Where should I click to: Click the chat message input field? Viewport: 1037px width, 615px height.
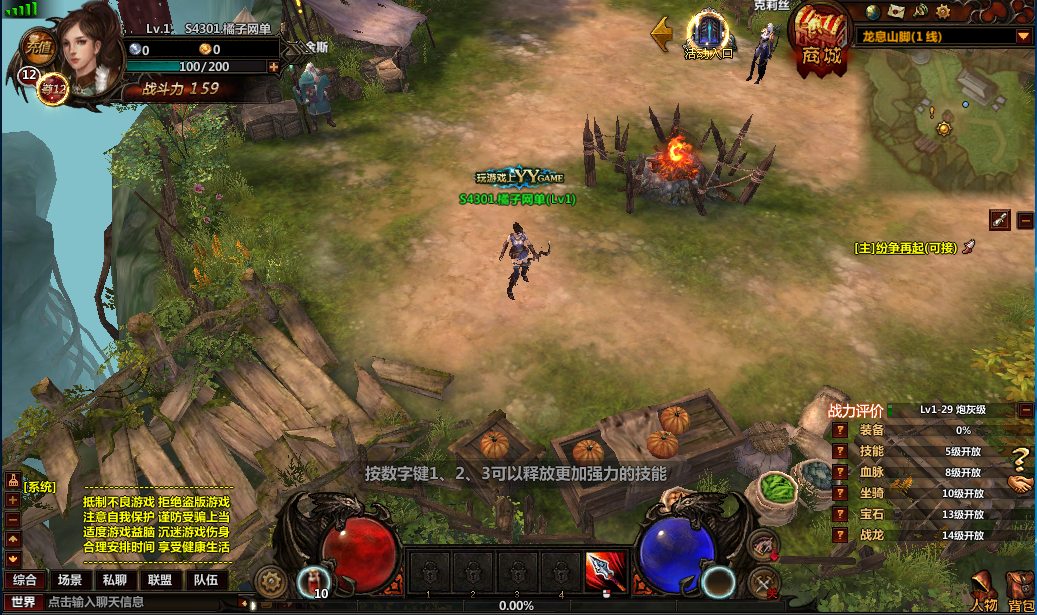pos(140,602)
